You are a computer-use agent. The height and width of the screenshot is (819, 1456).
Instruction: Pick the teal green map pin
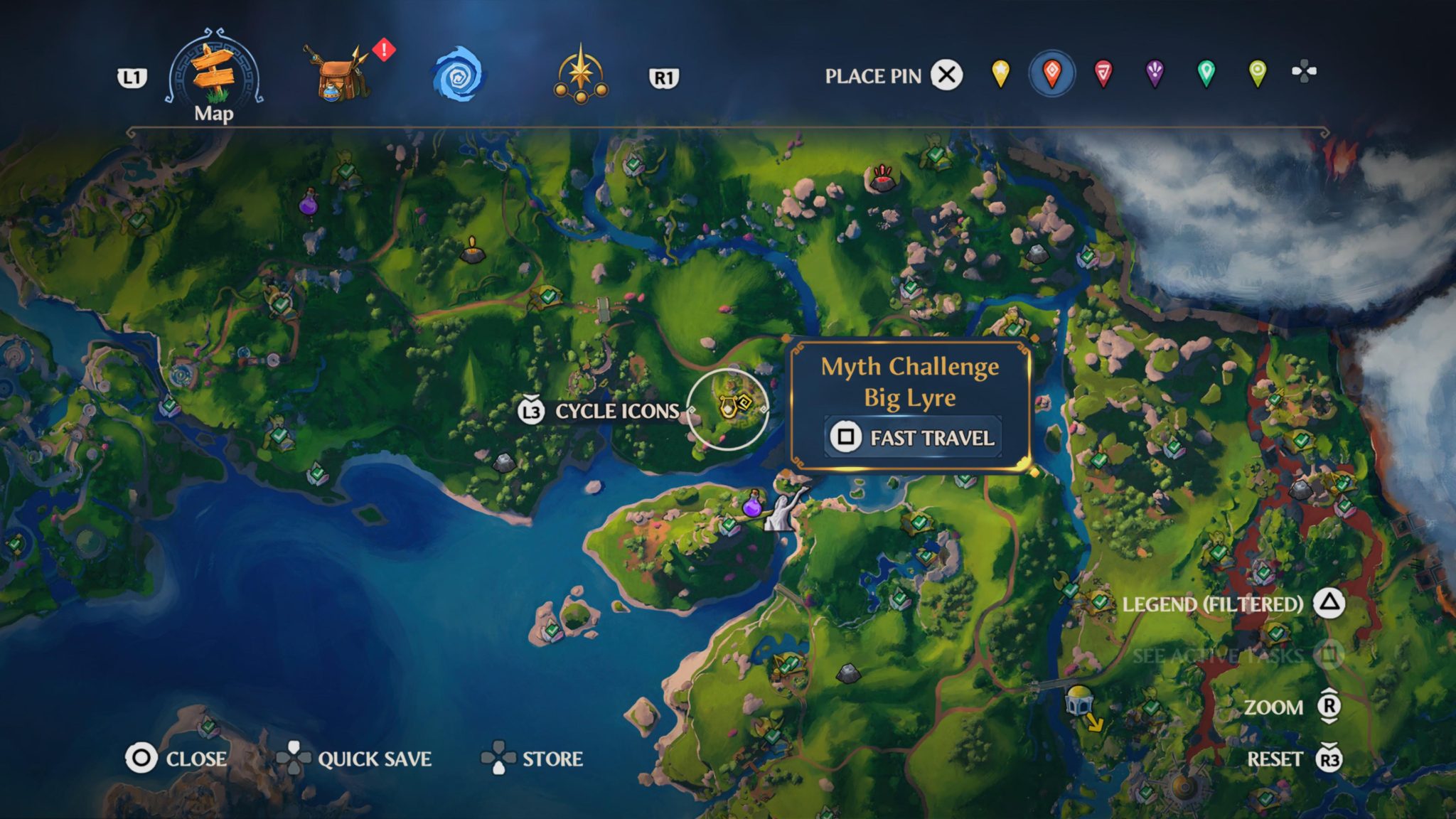(1206, 73)
